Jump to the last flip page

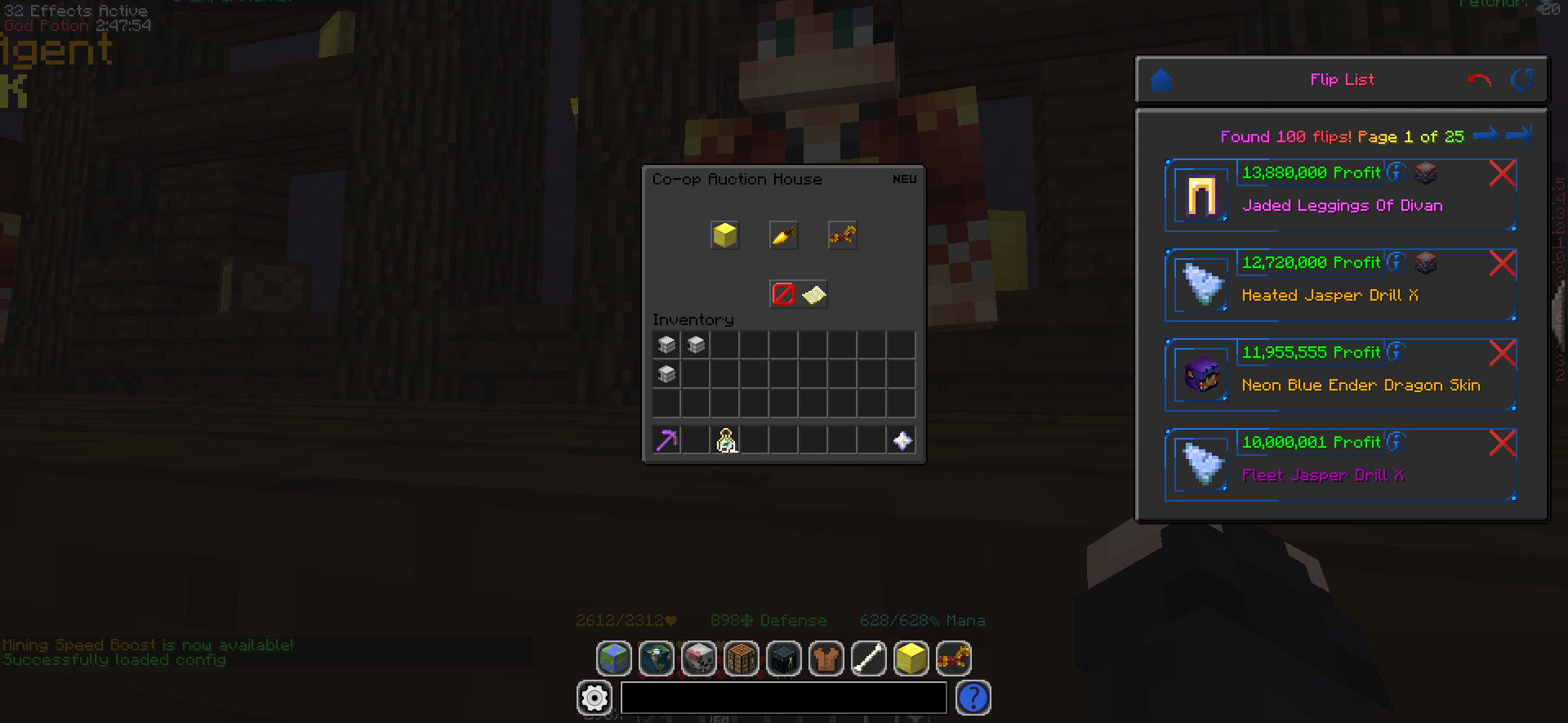click(1521, 135)
